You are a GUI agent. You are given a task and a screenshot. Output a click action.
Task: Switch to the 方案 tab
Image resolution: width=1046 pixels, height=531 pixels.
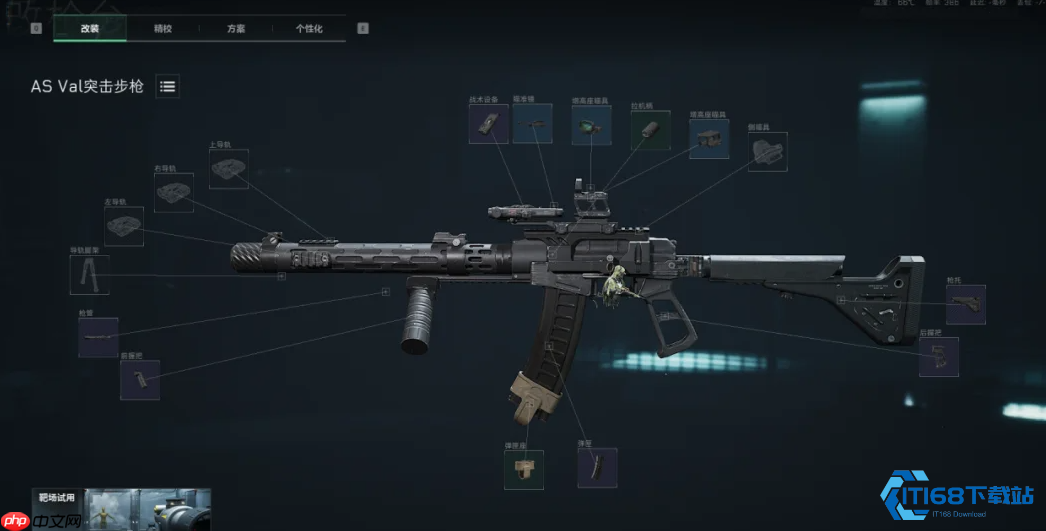pyautogui.click(x=236, y=29)
